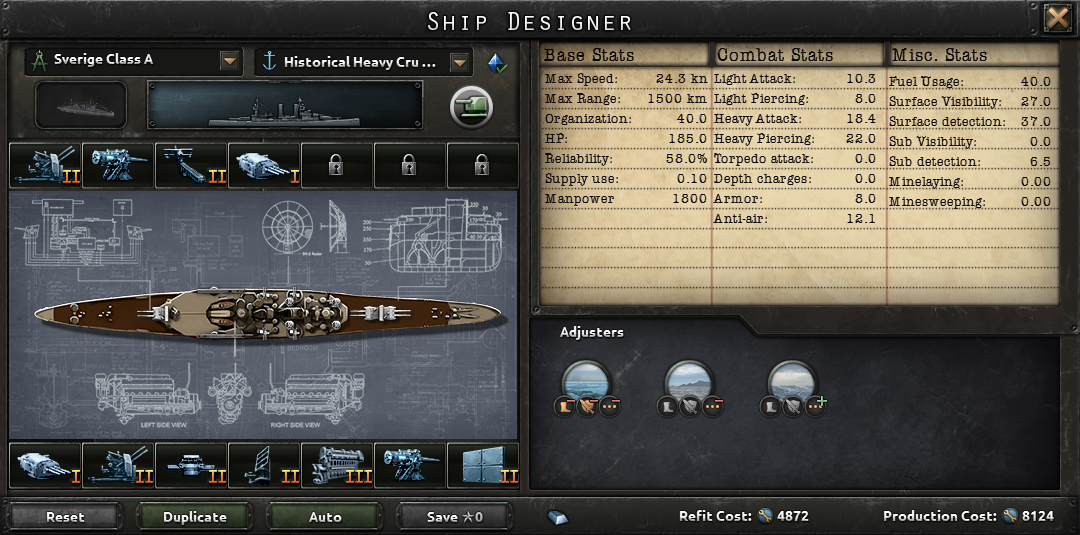Auto-complete the ship design
1080x535 pixels.
coord(325,517)
